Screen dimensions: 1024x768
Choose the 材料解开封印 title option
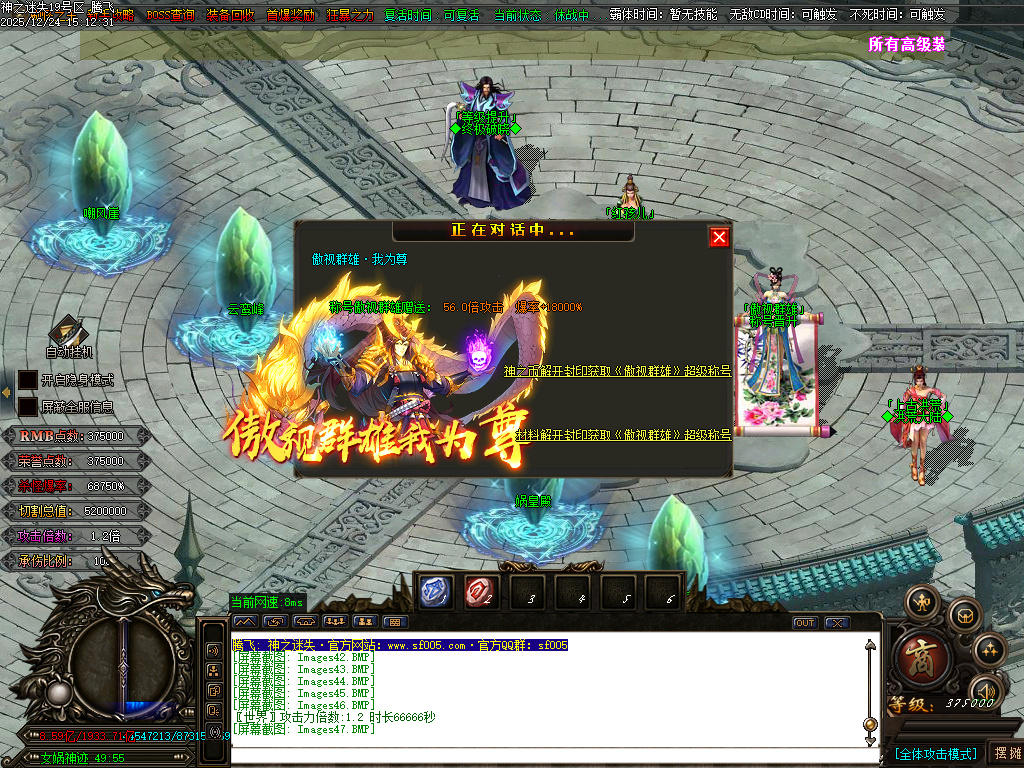(624, 434)
